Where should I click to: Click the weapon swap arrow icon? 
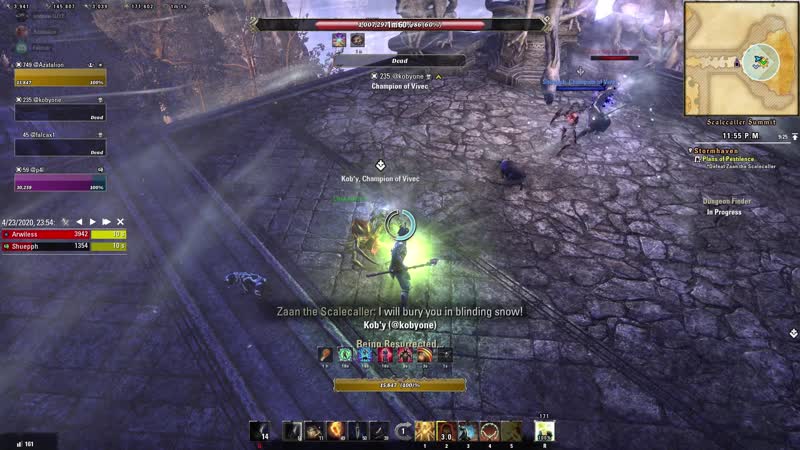pyautogui.click(x=404, y=431)
